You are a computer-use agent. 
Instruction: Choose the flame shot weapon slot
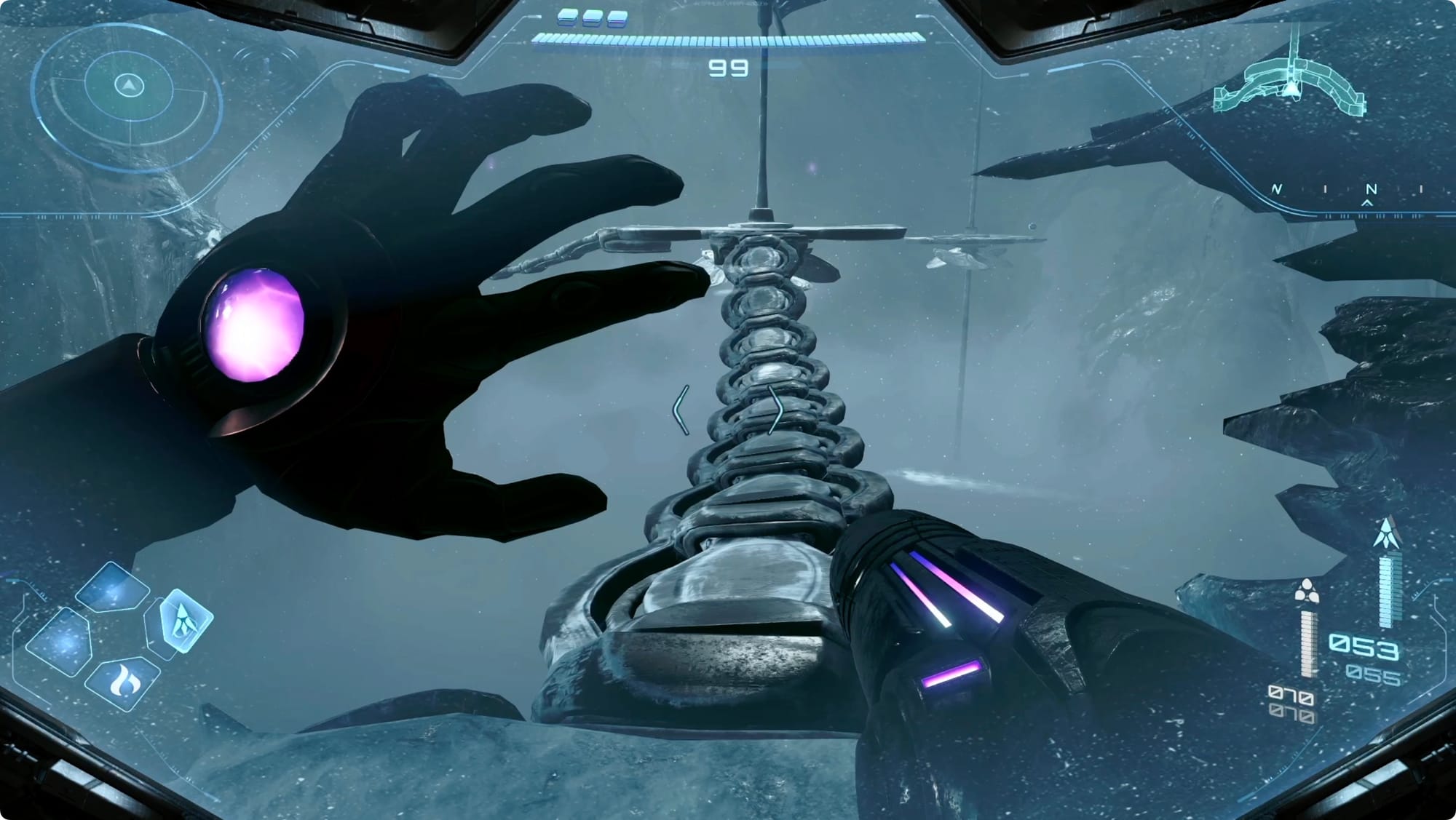point(123,682)
